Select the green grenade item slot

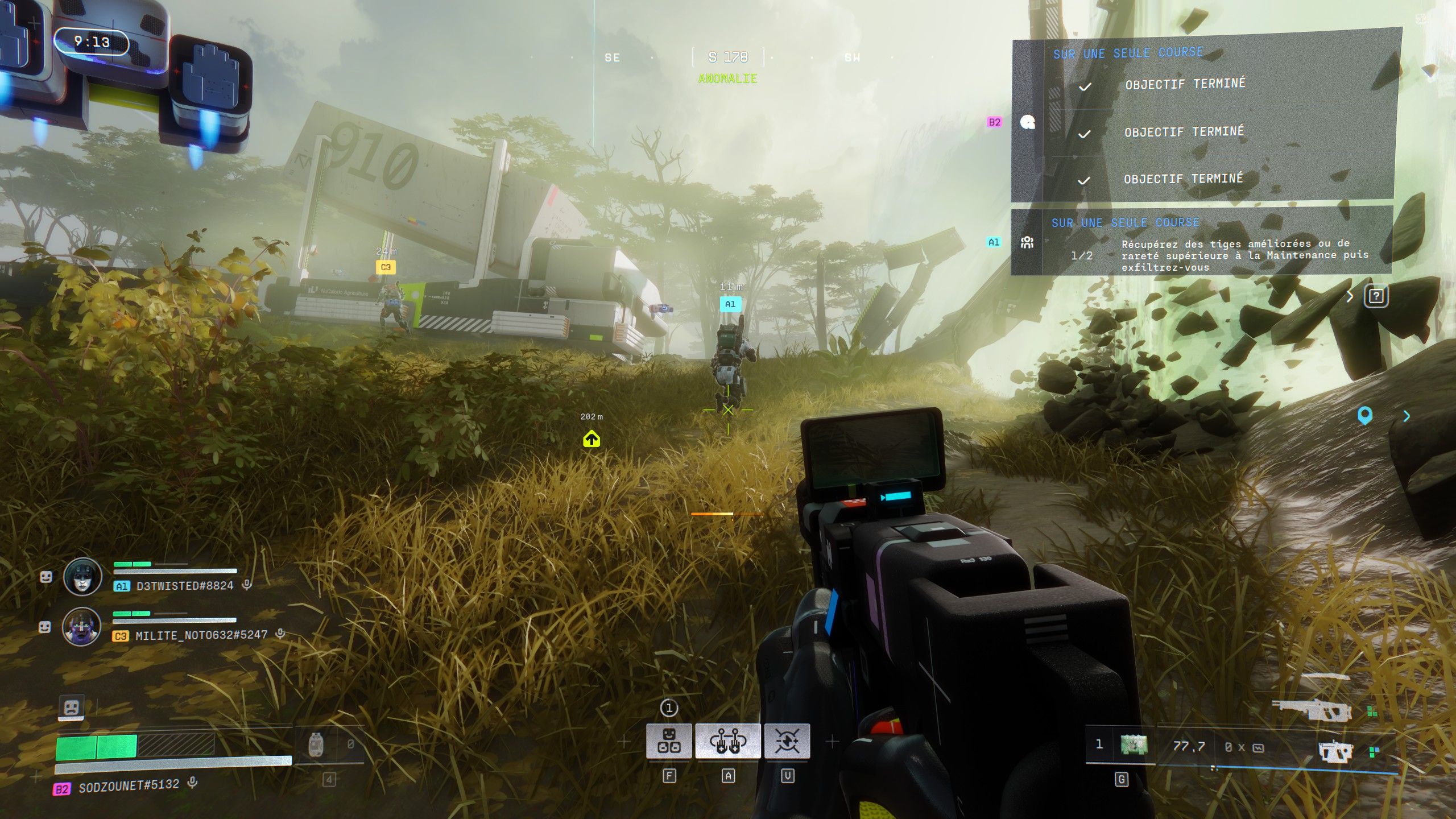[1134, 745]
